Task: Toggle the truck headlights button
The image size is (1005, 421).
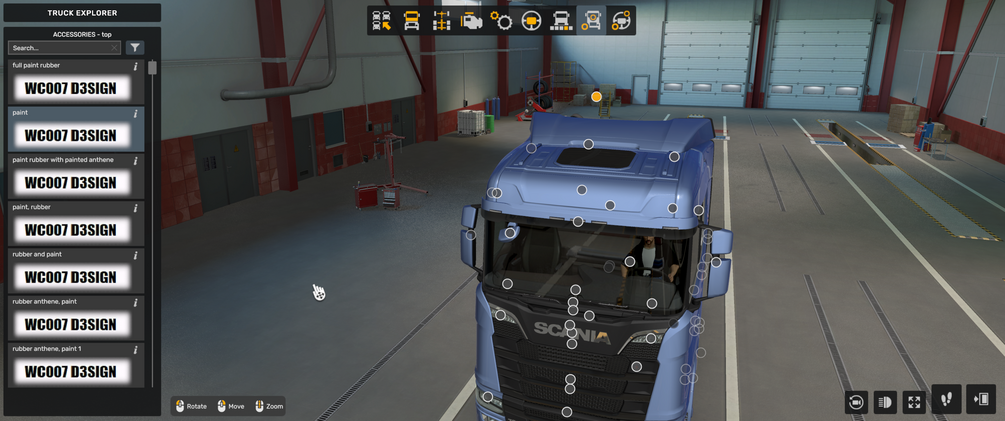Action: tap(885, 402)
